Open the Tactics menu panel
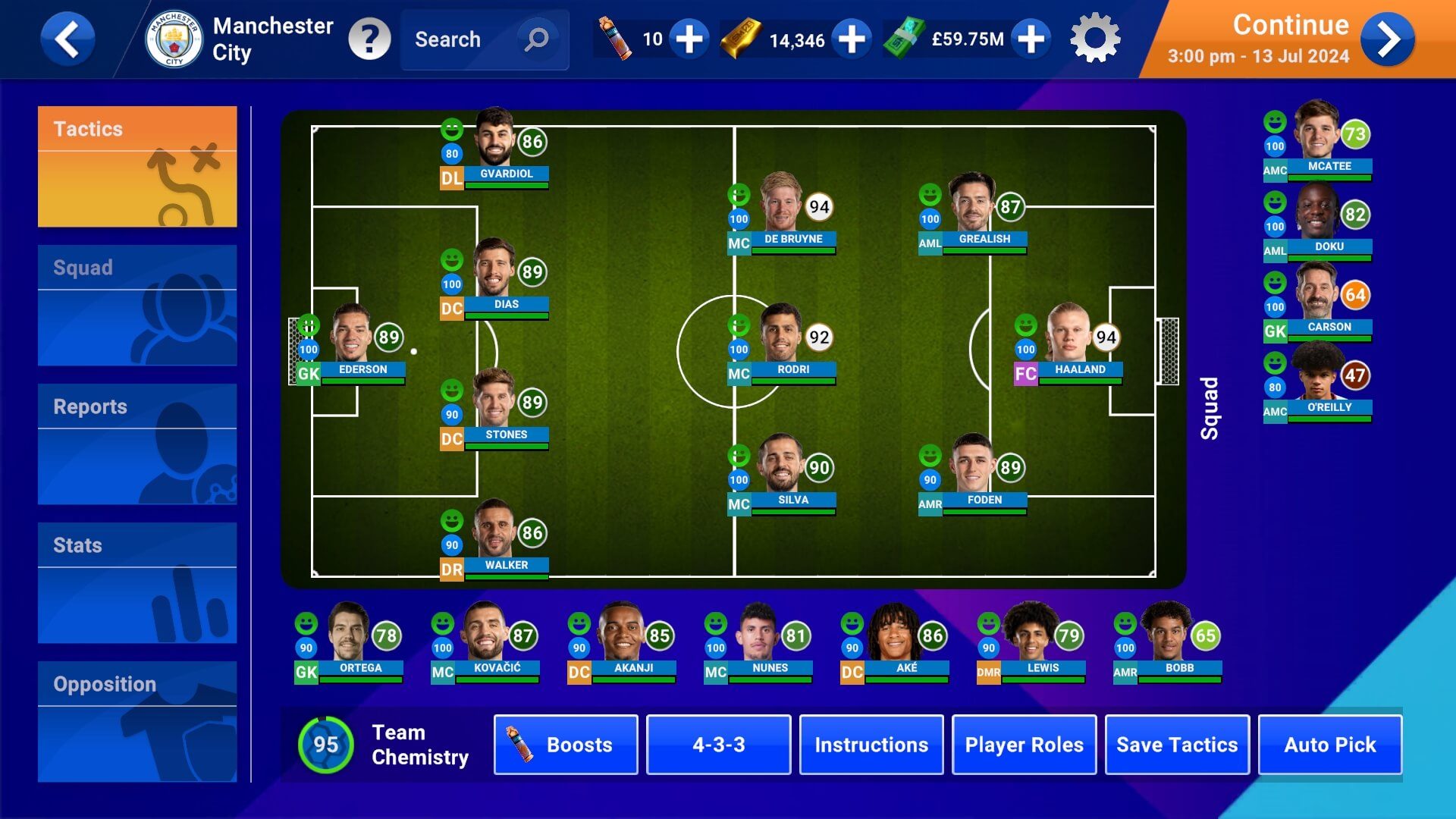 click(x=137, y=167)
